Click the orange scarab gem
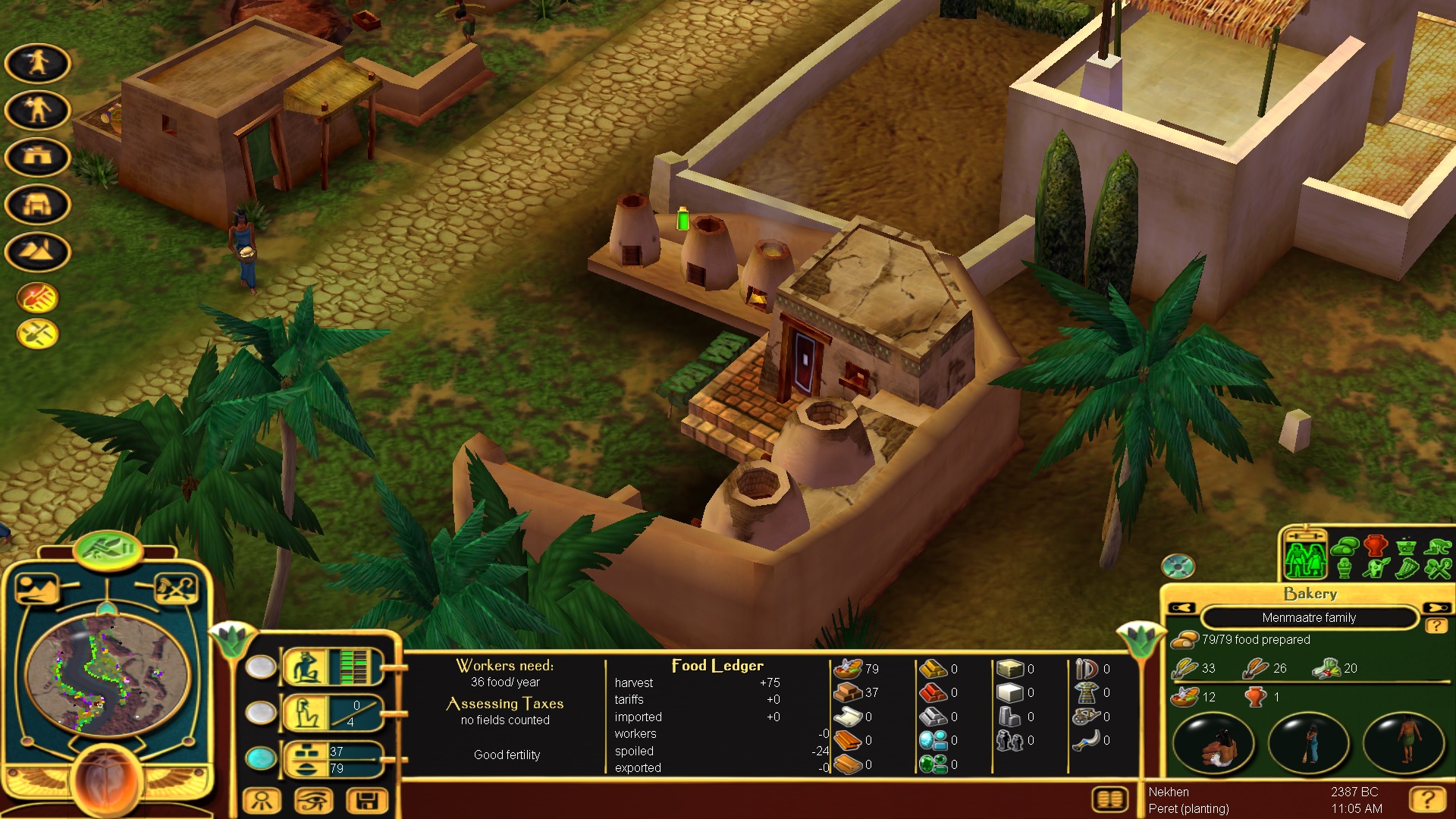The image size is (1456, 819). tap(107, 781)
